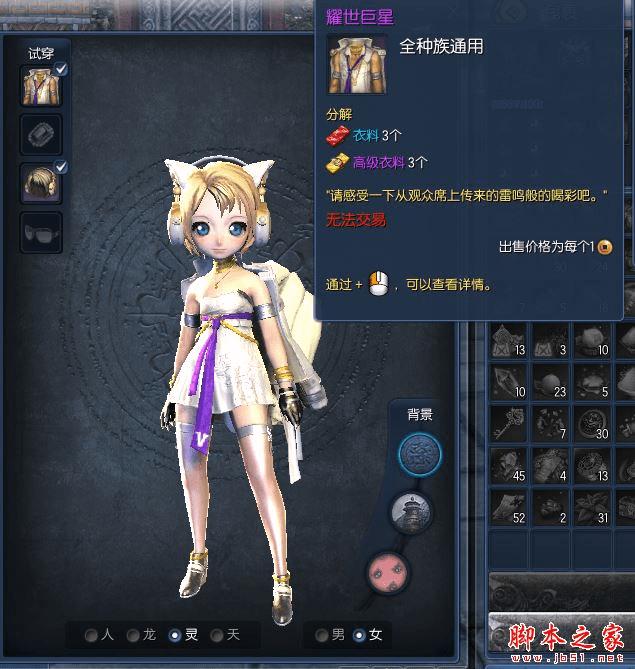Screen dimensions: 635x669
Task: Choose the blue emblem background
Action: click(420, 454)
